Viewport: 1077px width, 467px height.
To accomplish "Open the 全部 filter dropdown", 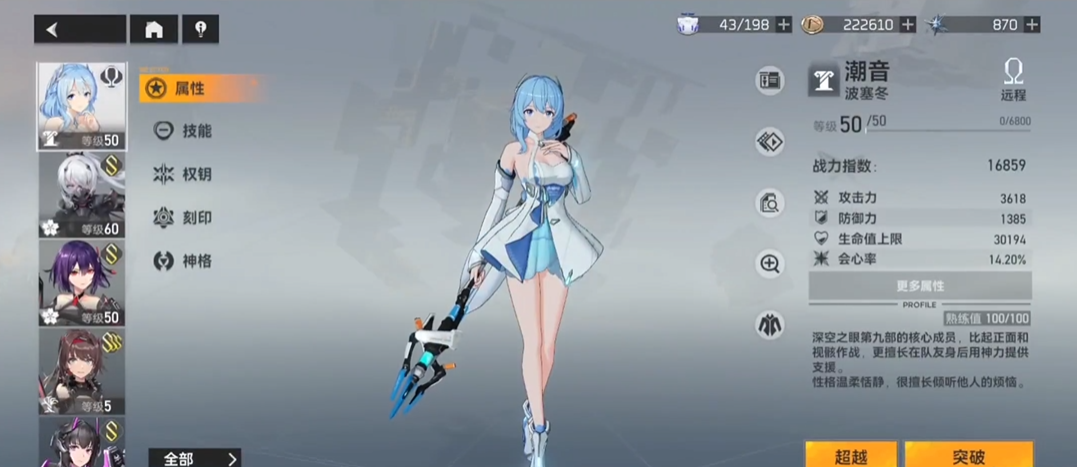I will pos(195,458).
